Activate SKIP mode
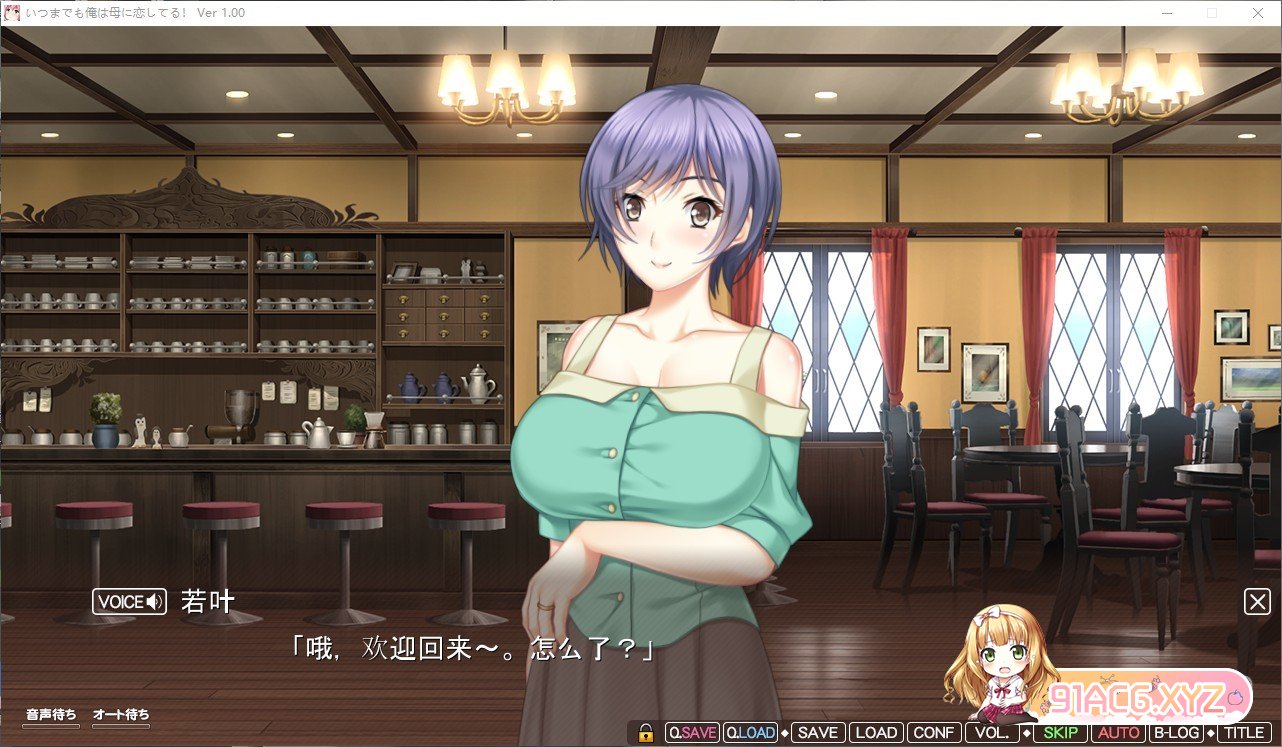The height and width of the screenshot is (747, 1282). point(1059,733)
